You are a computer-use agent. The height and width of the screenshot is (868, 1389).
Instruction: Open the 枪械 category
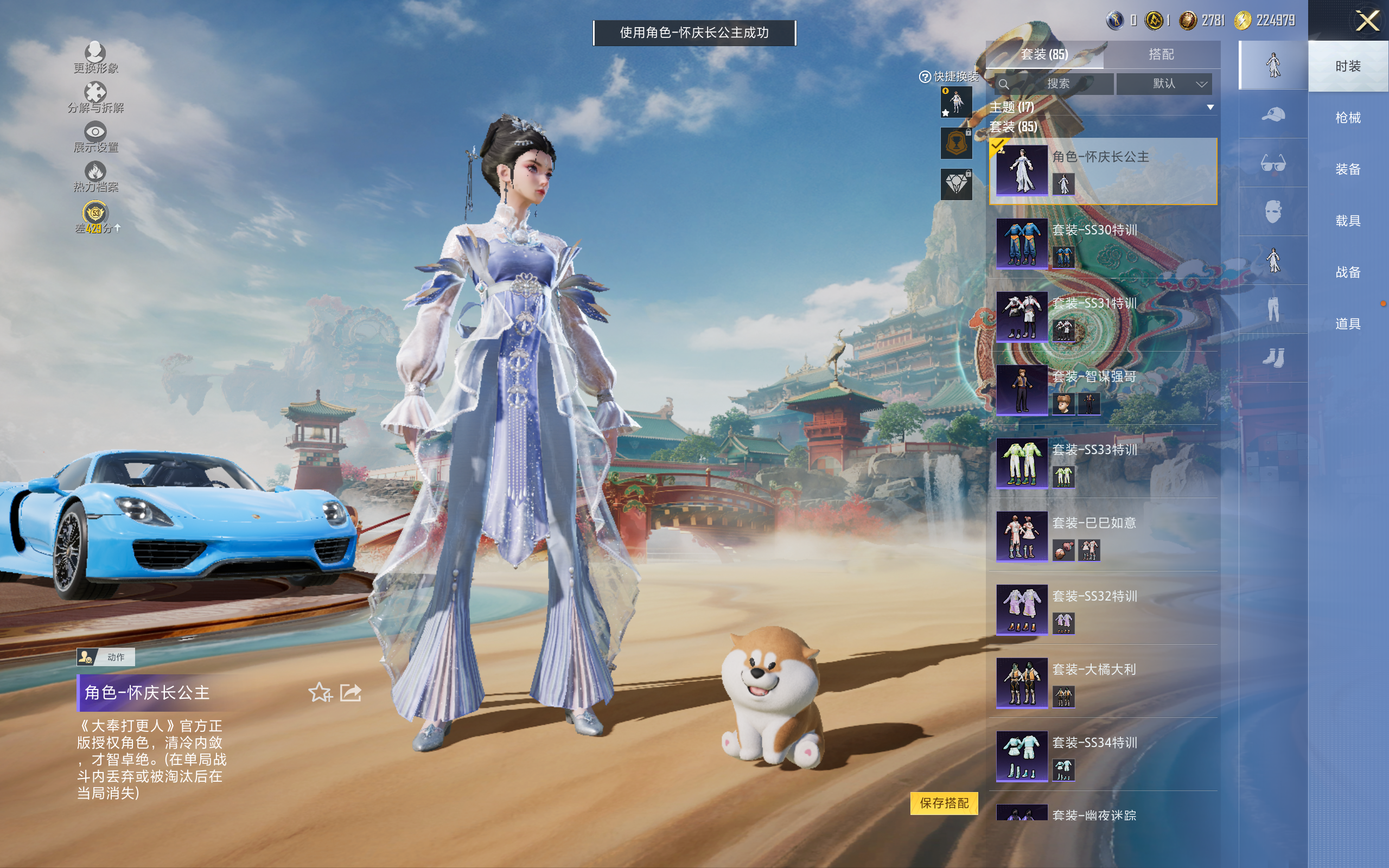click(x=1347, y=118)
